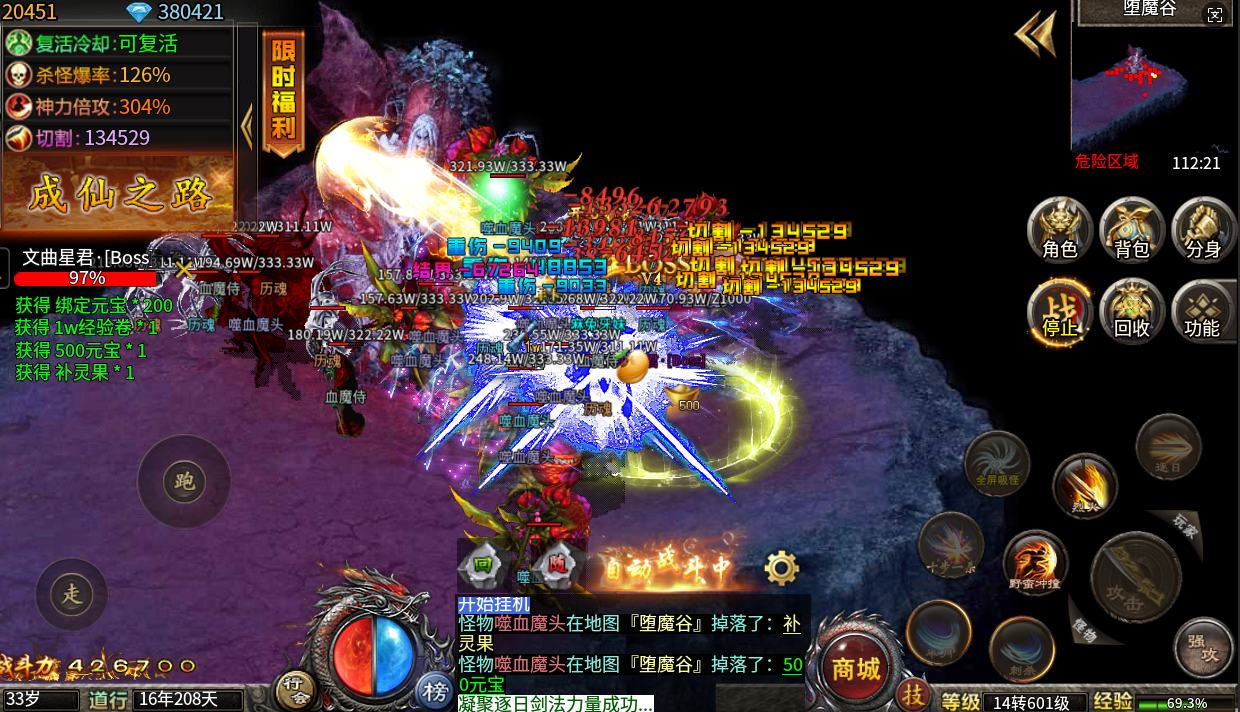The height and width of the screenshot is (712, 1240).
Task: Click the 停止 auto-battle stop button
Action: (x=1060, y=311)
